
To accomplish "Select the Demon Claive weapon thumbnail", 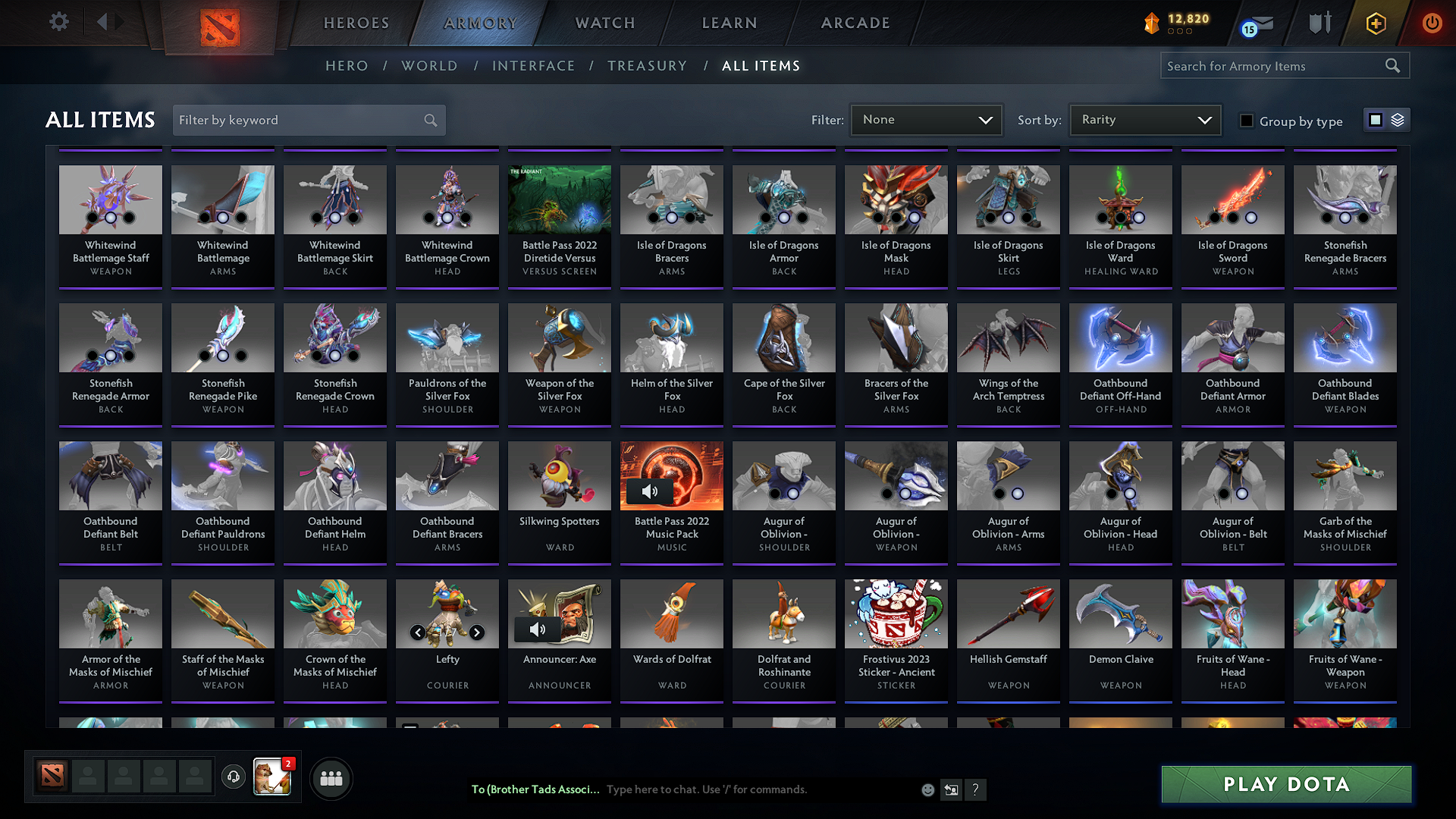I will [x=1120, y=613].
